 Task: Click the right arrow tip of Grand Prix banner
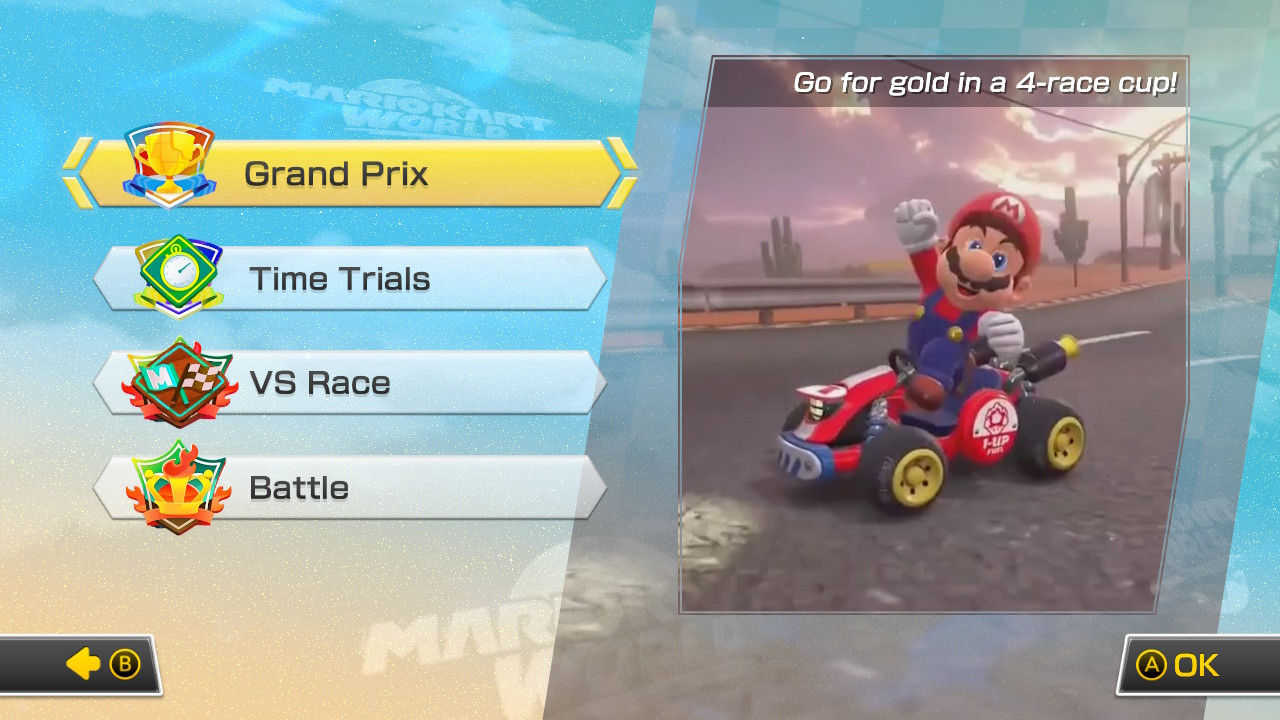coord(630,172)
